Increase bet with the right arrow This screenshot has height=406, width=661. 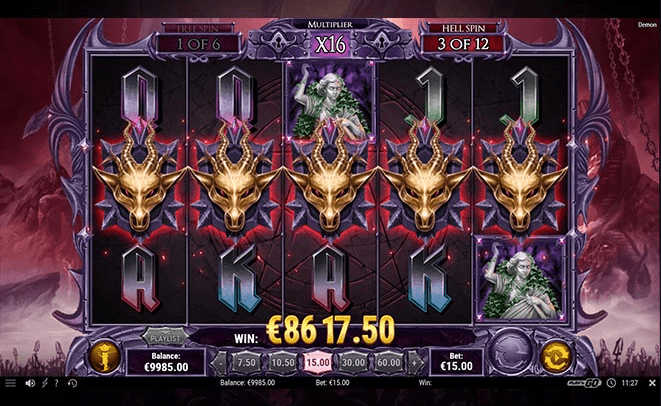pos(414,362)
